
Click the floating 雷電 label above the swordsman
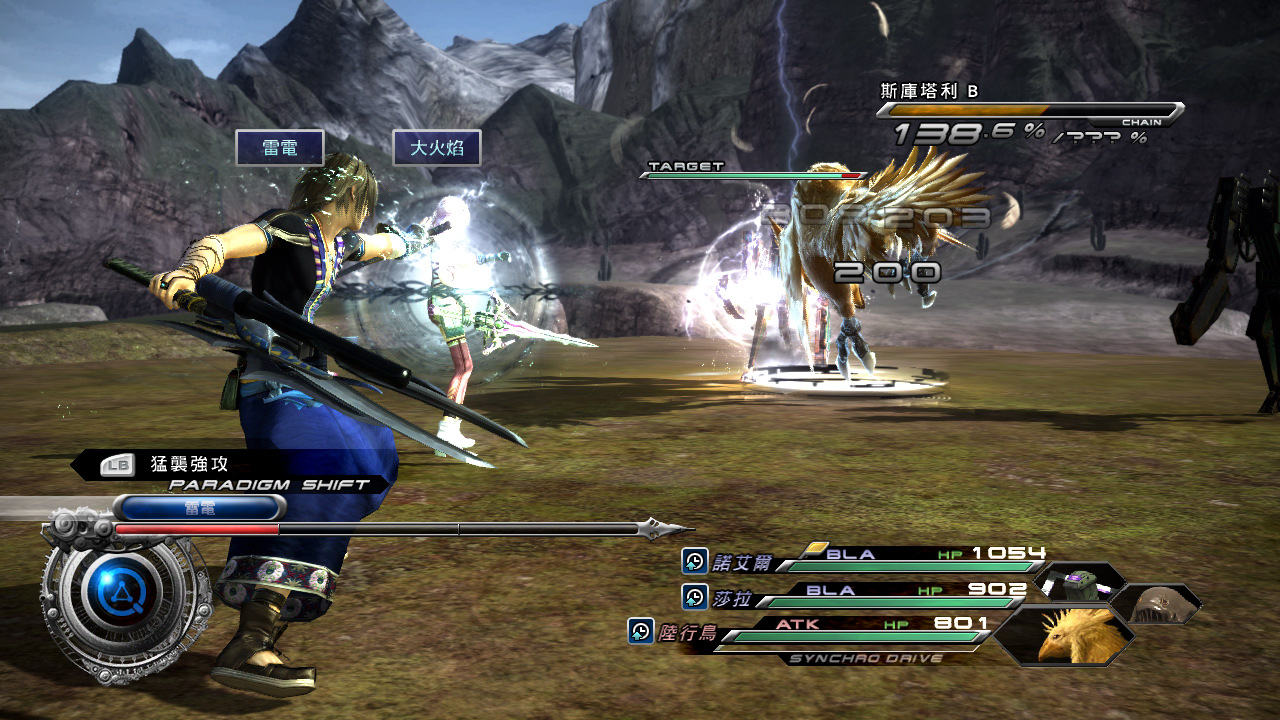(x=279, y=148)
